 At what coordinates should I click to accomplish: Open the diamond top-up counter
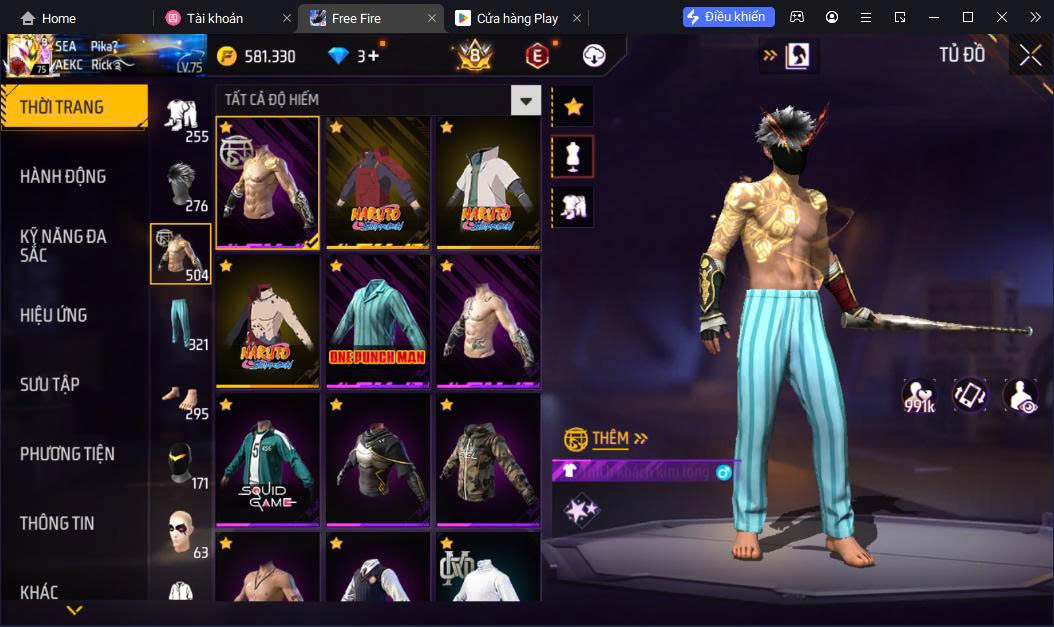point(354,56)
